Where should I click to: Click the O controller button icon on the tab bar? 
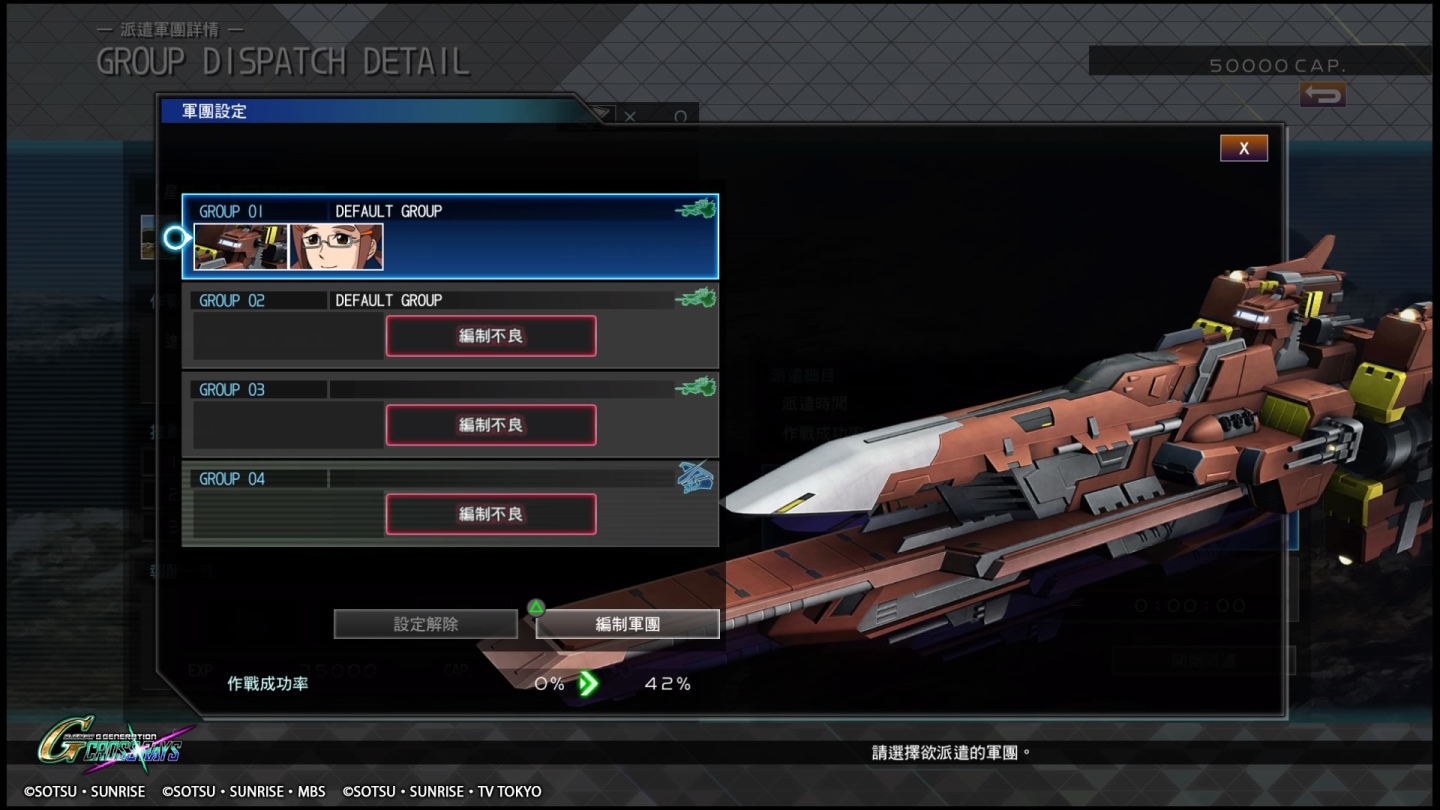point(681,114)
